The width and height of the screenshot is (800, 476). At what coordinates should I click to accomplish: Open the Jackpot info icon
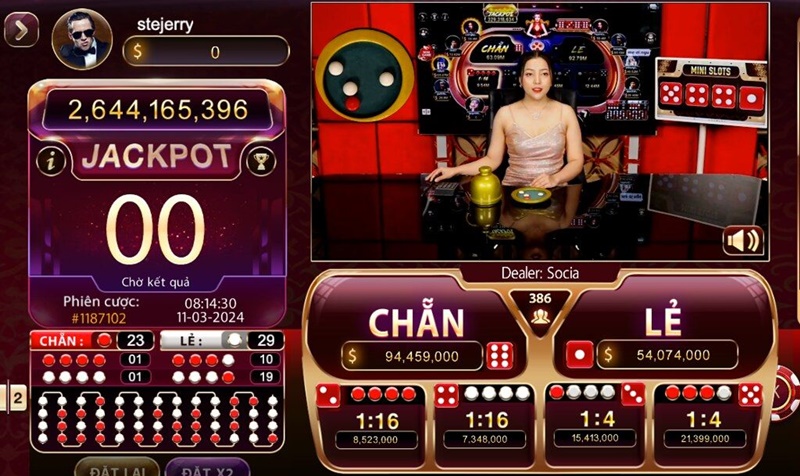(x=49, y=159)
